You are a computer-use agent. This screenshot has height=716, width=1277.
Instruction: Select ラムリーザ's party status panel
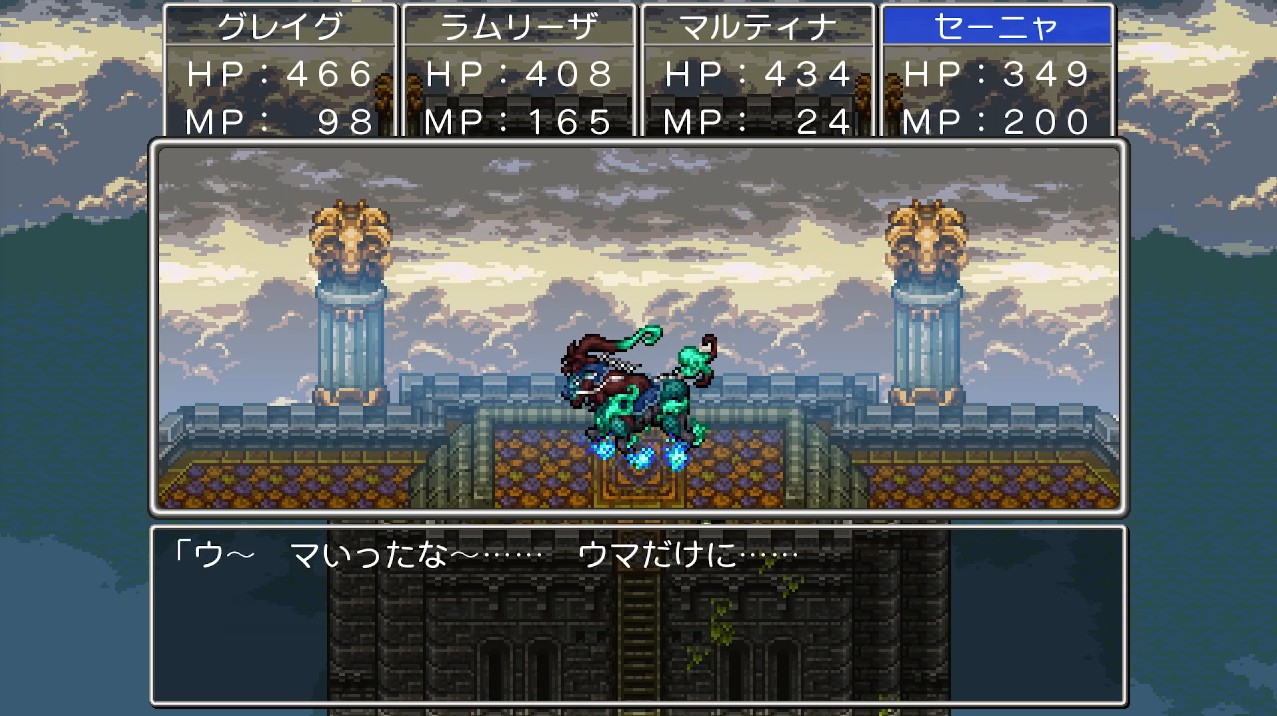[x=518, y=72]
